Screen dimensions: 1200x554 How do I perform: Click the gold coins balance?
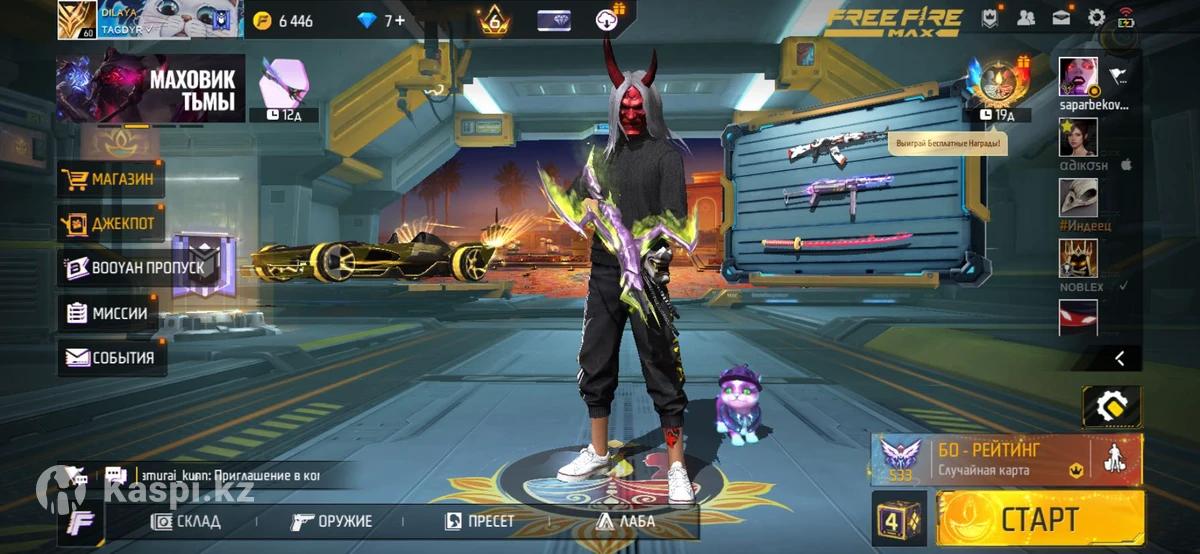pyautogui.click(x=284, y=21)
